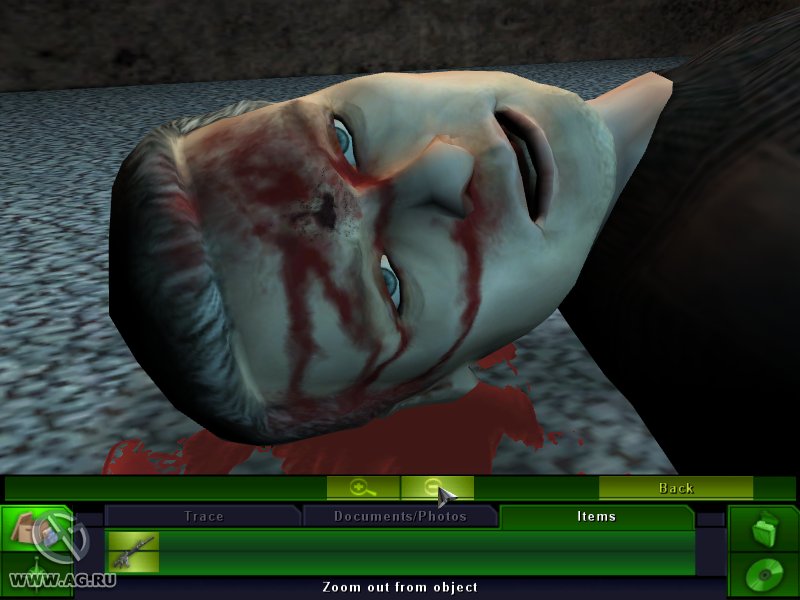
Task: Select the rifle item in inventory
Action: 133,552
